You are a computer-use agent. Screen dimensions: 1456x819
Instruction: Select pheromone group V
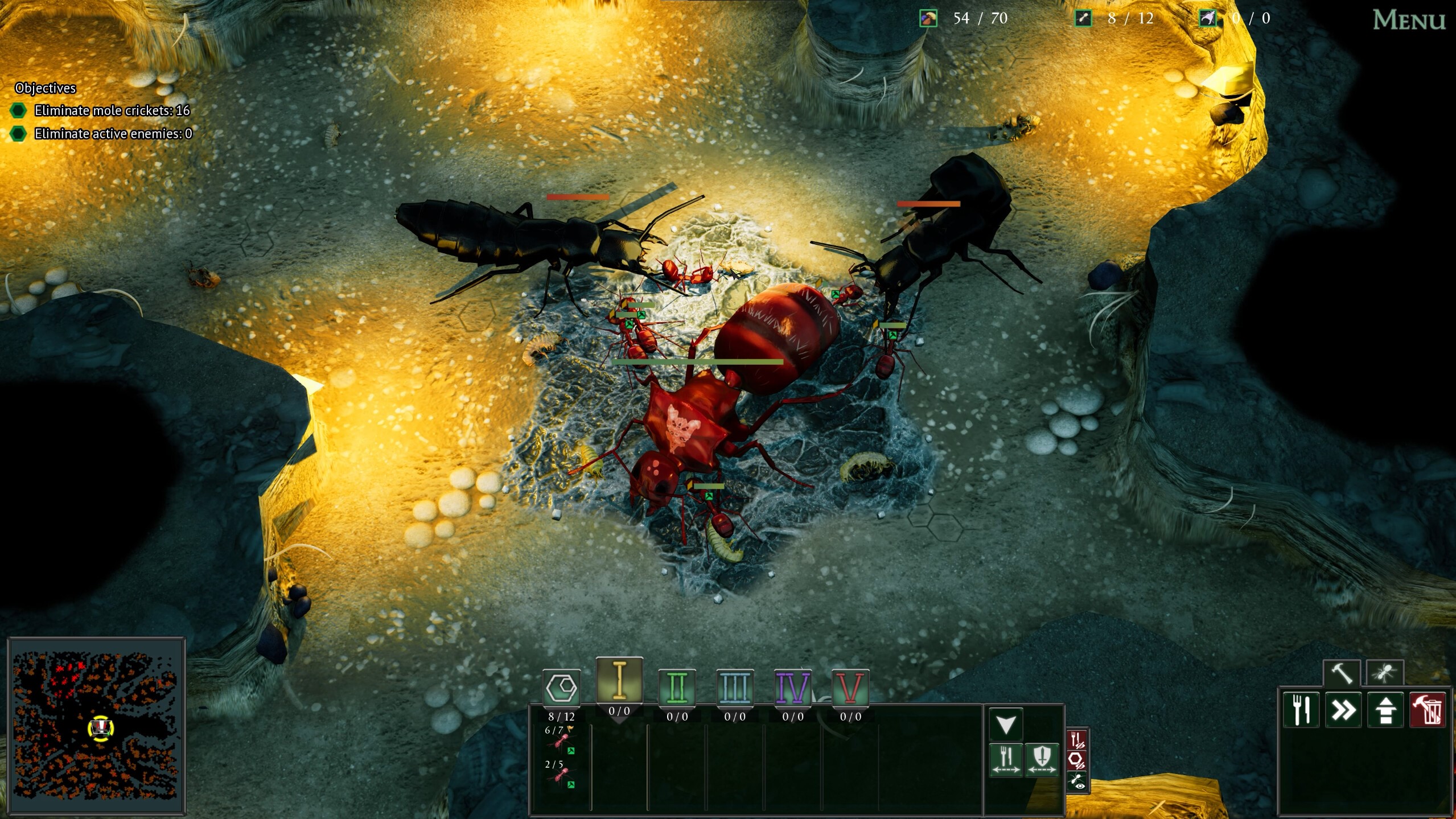[x=850, y=688]
